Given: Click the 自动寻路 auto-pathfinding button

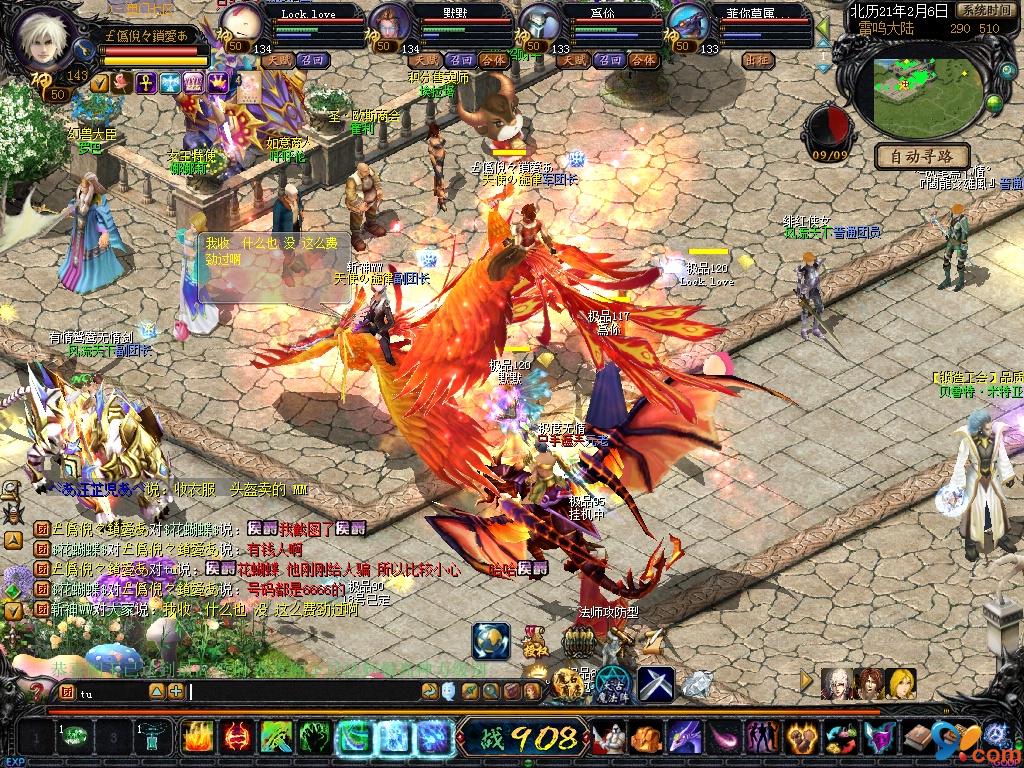Looking at the screenshot, I should (x=922, y=156).
